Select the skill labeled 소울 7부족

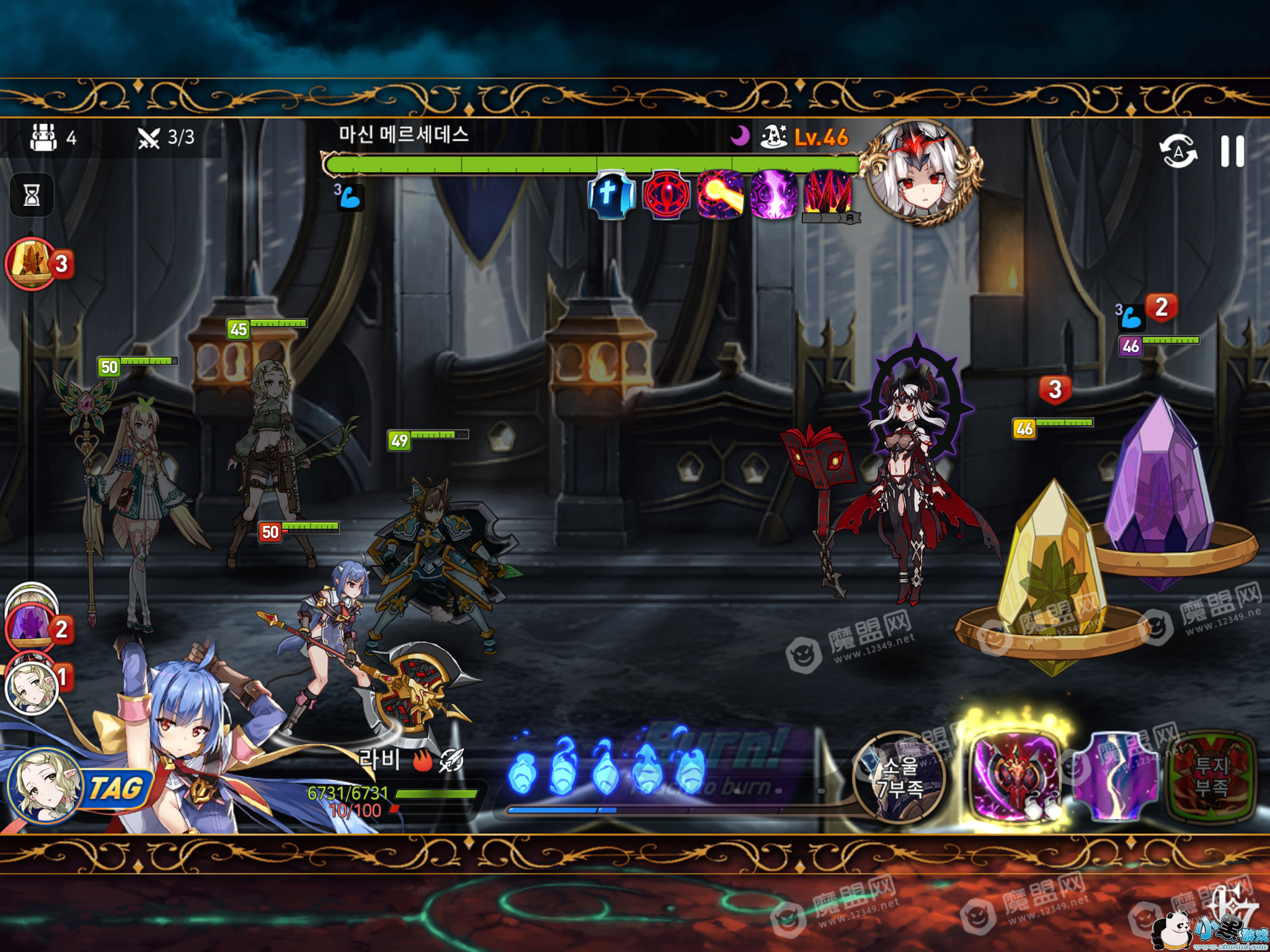point(899,777)
